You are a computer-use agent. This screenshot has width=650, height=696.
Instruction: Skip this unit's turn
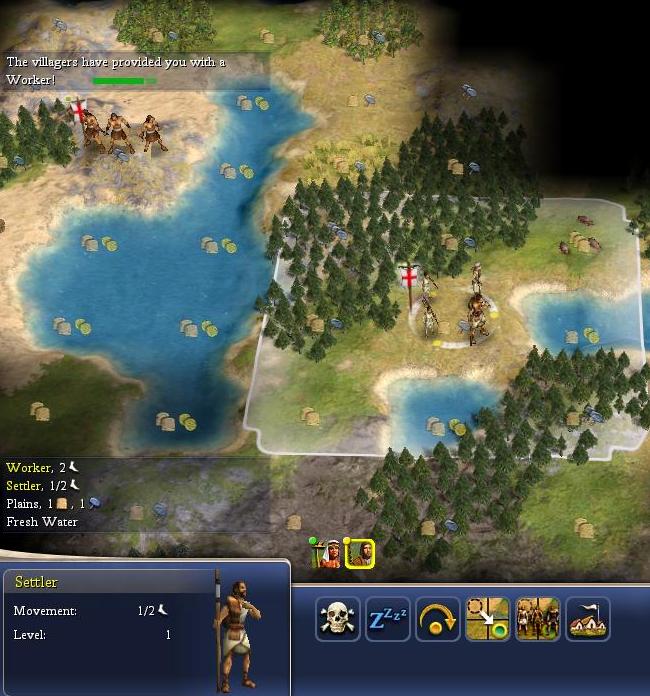[438, 619]
